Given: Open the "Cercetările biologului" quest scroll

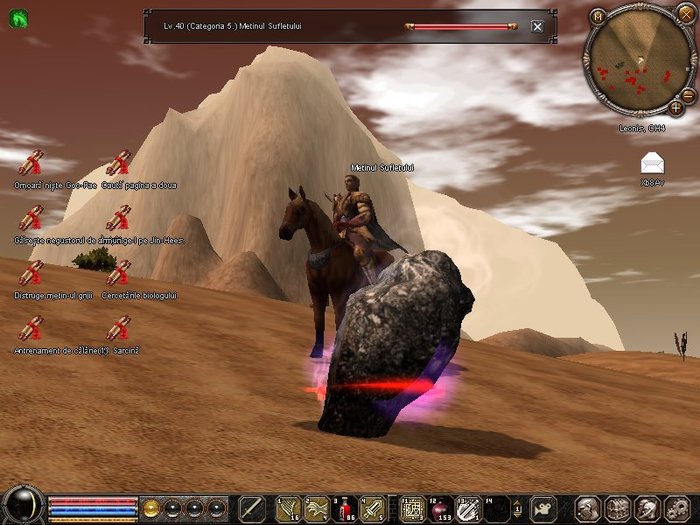Looking at the screenshot, I should (x=119, y=273).
